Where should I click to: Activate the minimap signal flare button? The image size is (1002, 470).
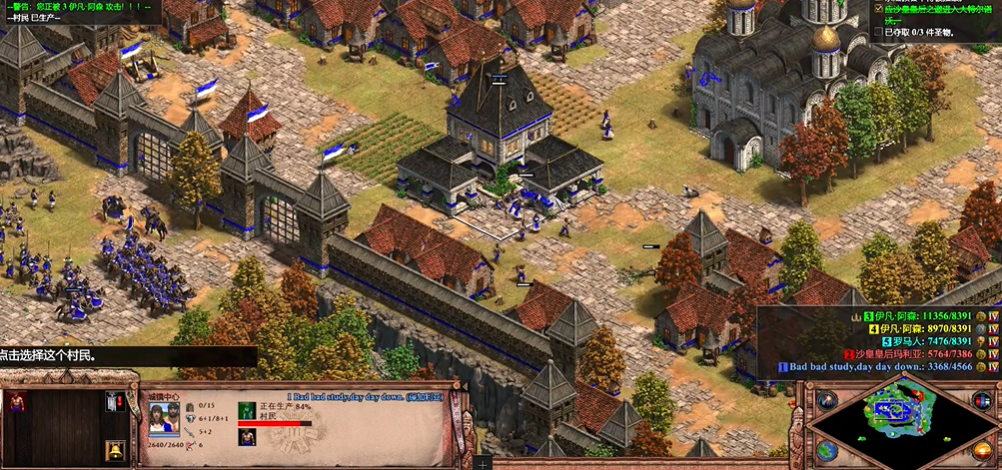(x=826, y=401)
